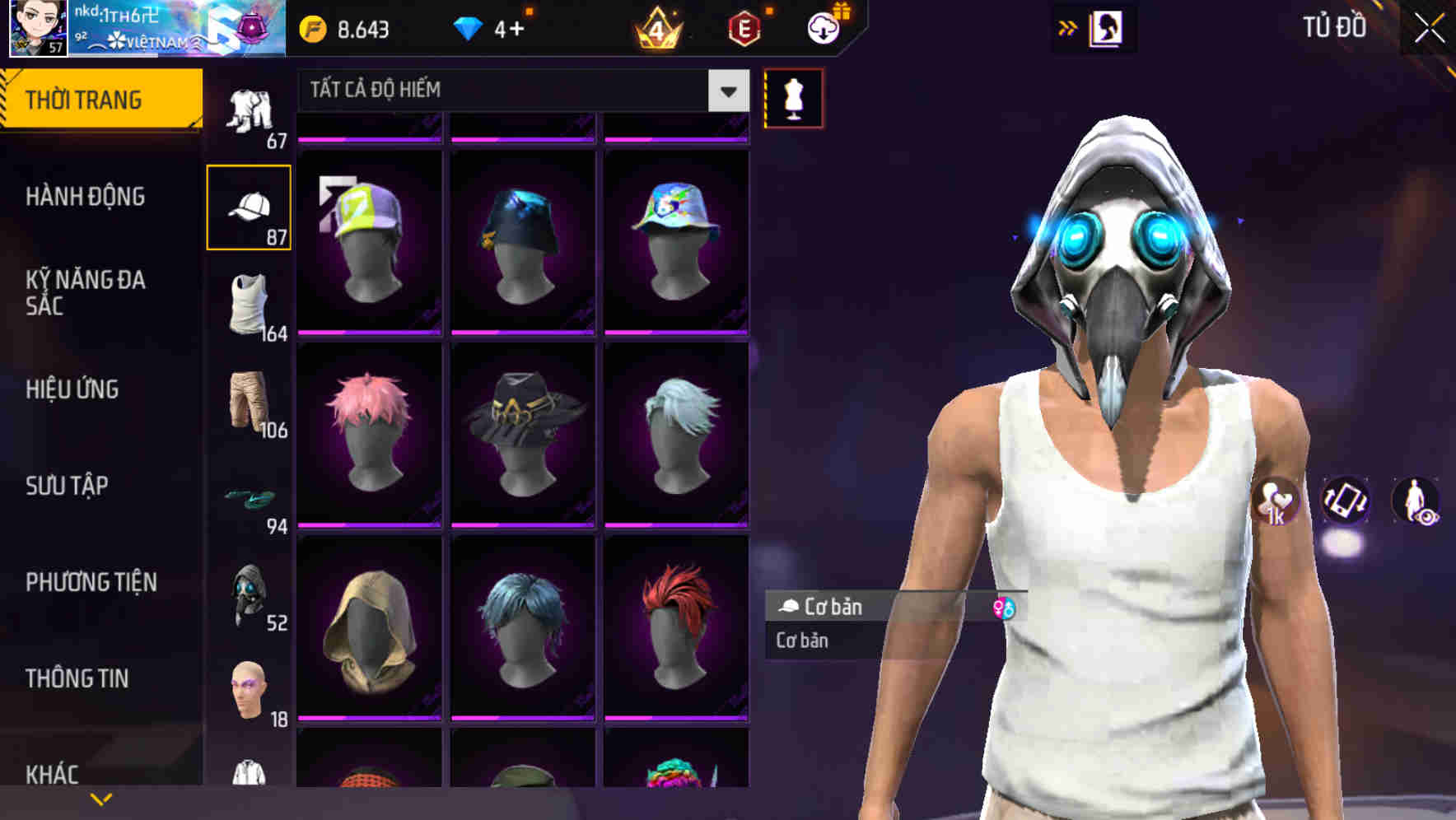This screenshot has height=820, width=1456.
Task: Open the PHƯƠNG TIỆN section
Action: 91,581
